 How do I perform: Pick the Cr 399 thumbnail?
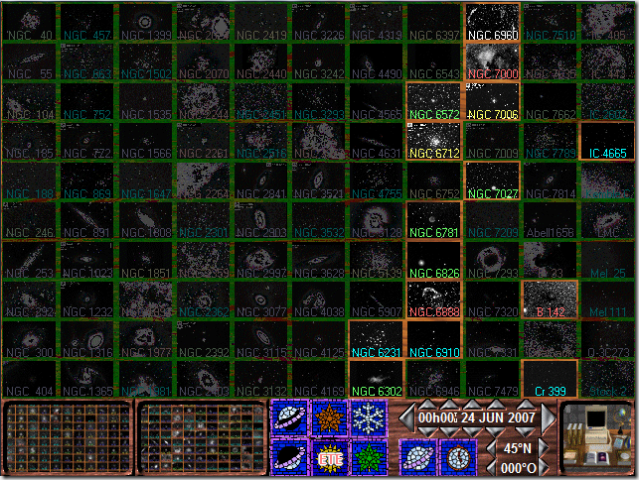(550, 378)
